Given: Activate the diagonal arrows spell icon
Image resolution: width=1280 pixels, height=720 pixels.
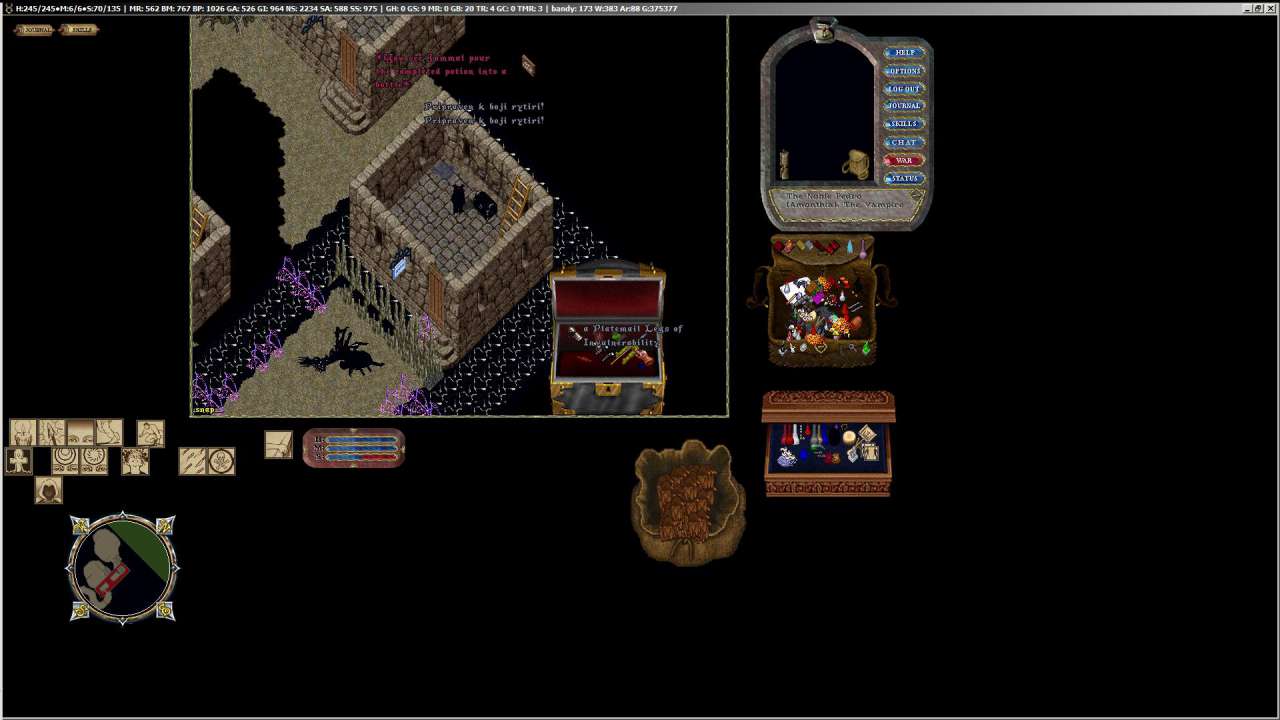Looking at the screenshot, I should [x=192, y=461].
